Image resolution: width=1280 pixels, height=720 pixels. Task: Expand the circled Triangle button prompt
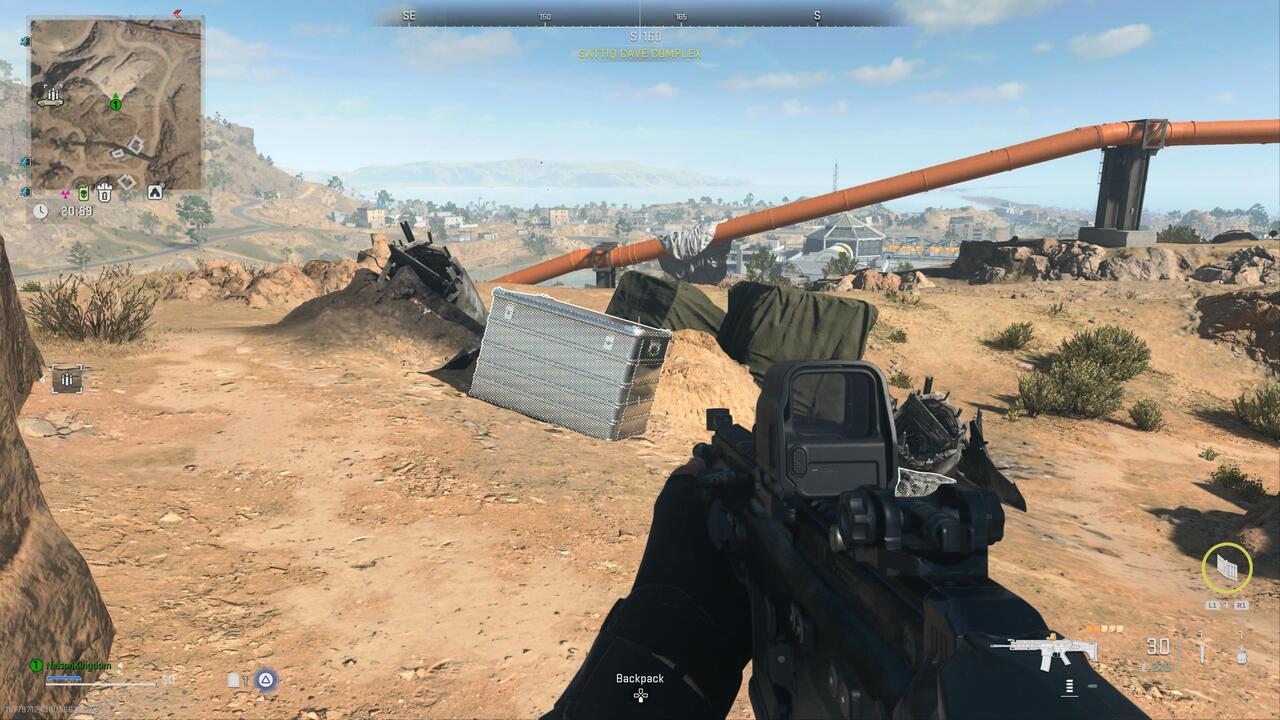(266, 680)
